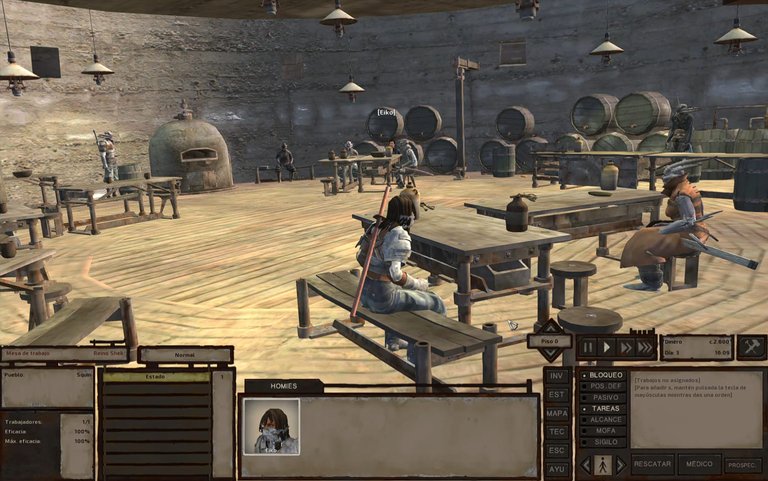Switch to the HOMIES squad tab
Viewport: 768px width, 481px height.
[283, 386]
